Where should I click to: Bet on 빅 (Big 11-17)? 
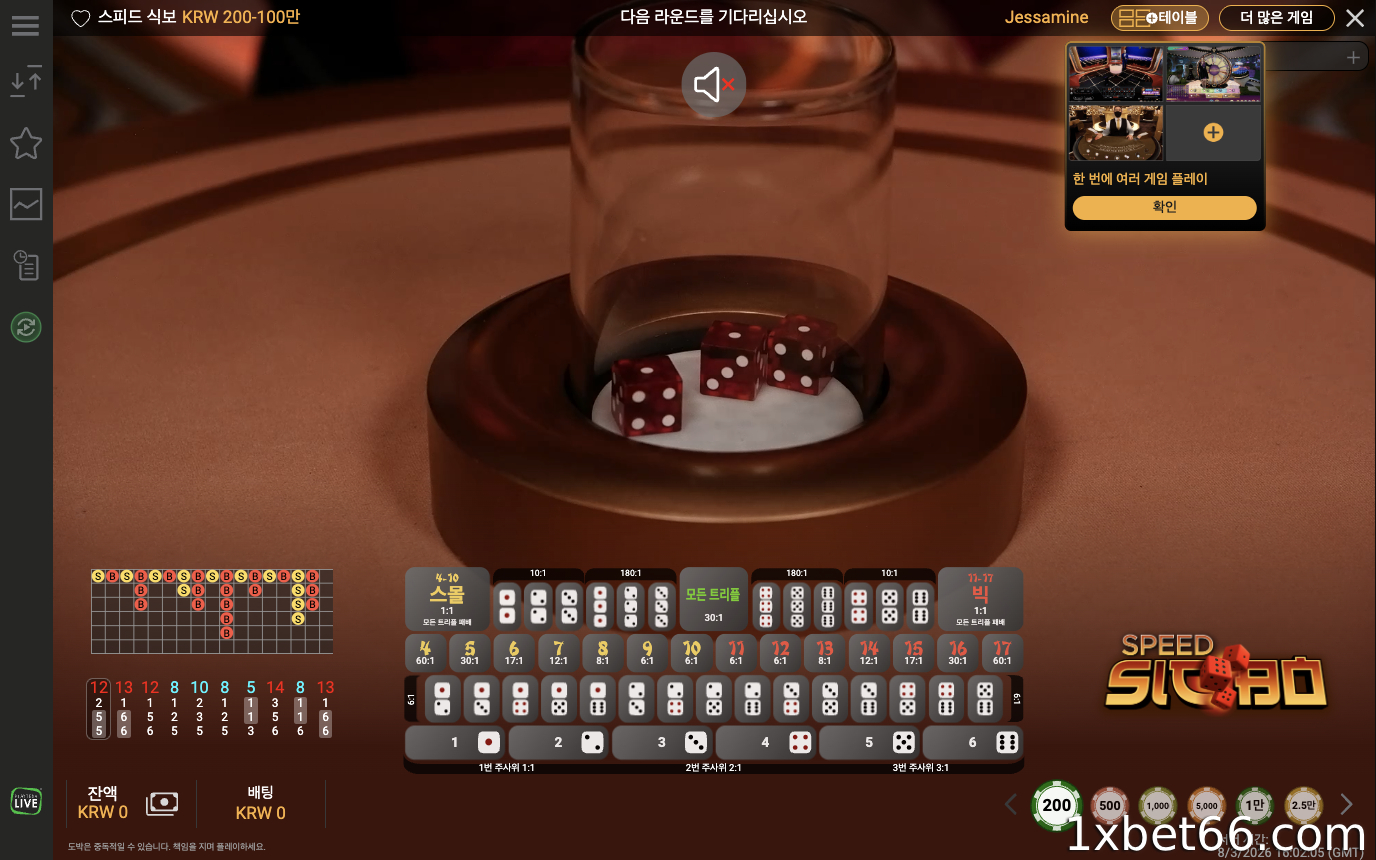(980, 599)
